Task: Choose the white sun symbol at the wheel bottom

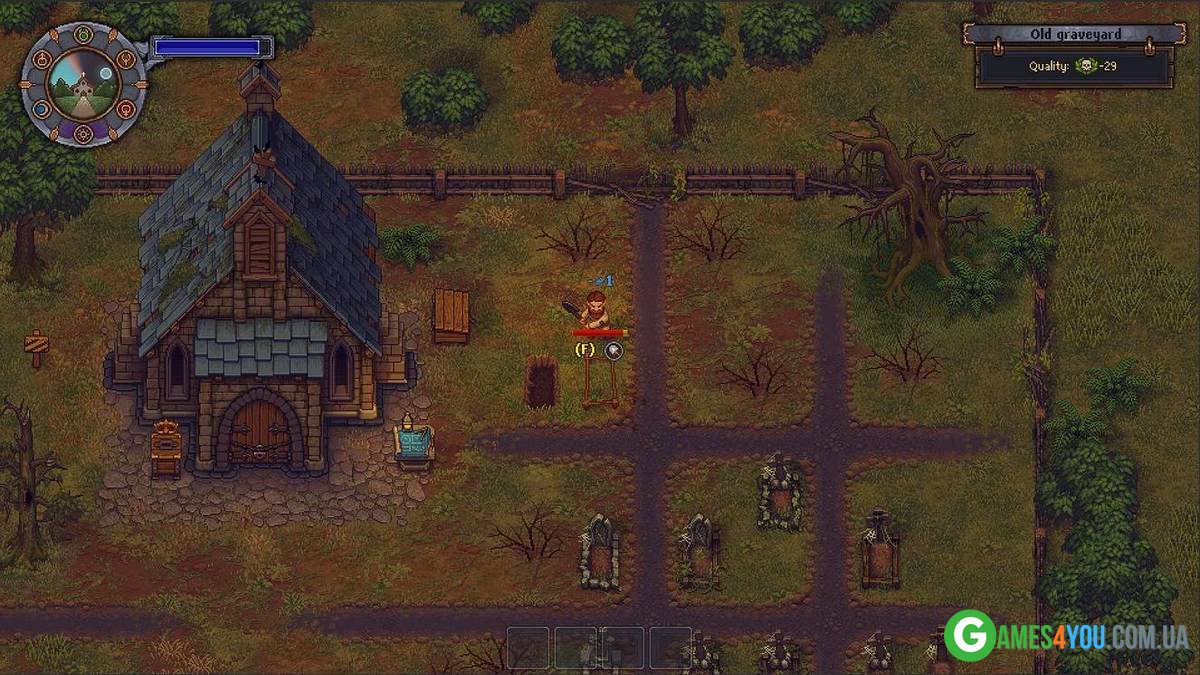Action: point(84,132)
